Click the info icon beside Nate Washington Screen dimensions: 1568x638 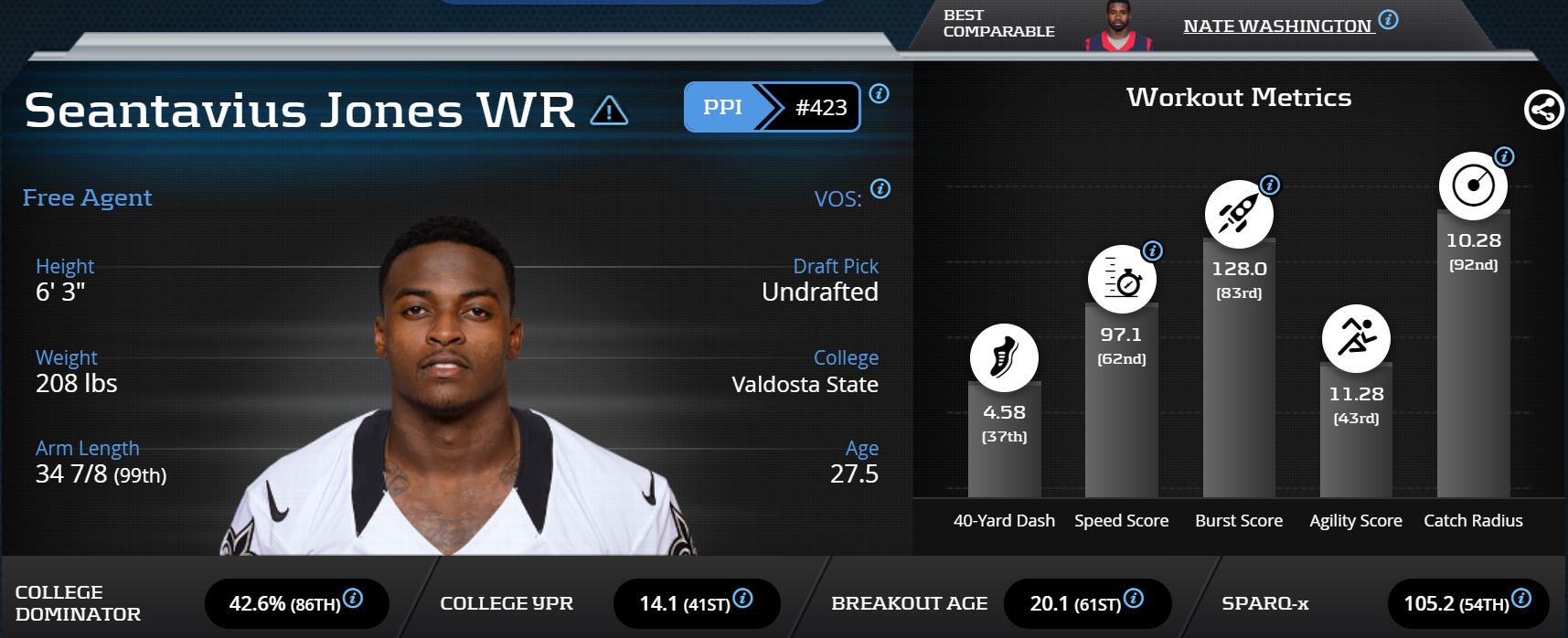tap(1388, 19)
